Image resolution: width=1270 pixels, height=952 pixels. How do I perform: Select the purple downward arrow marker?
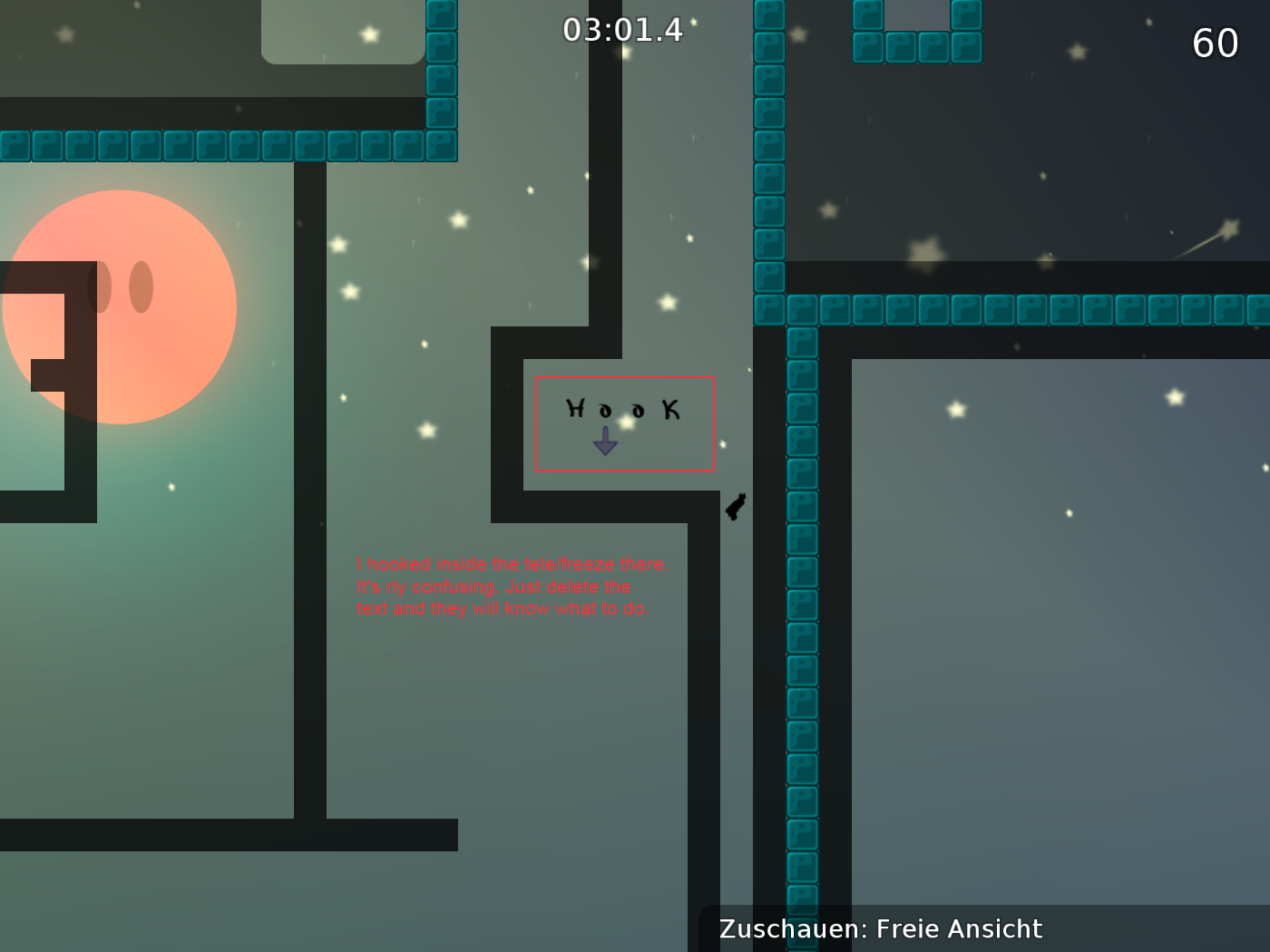[x=606, y=442]
